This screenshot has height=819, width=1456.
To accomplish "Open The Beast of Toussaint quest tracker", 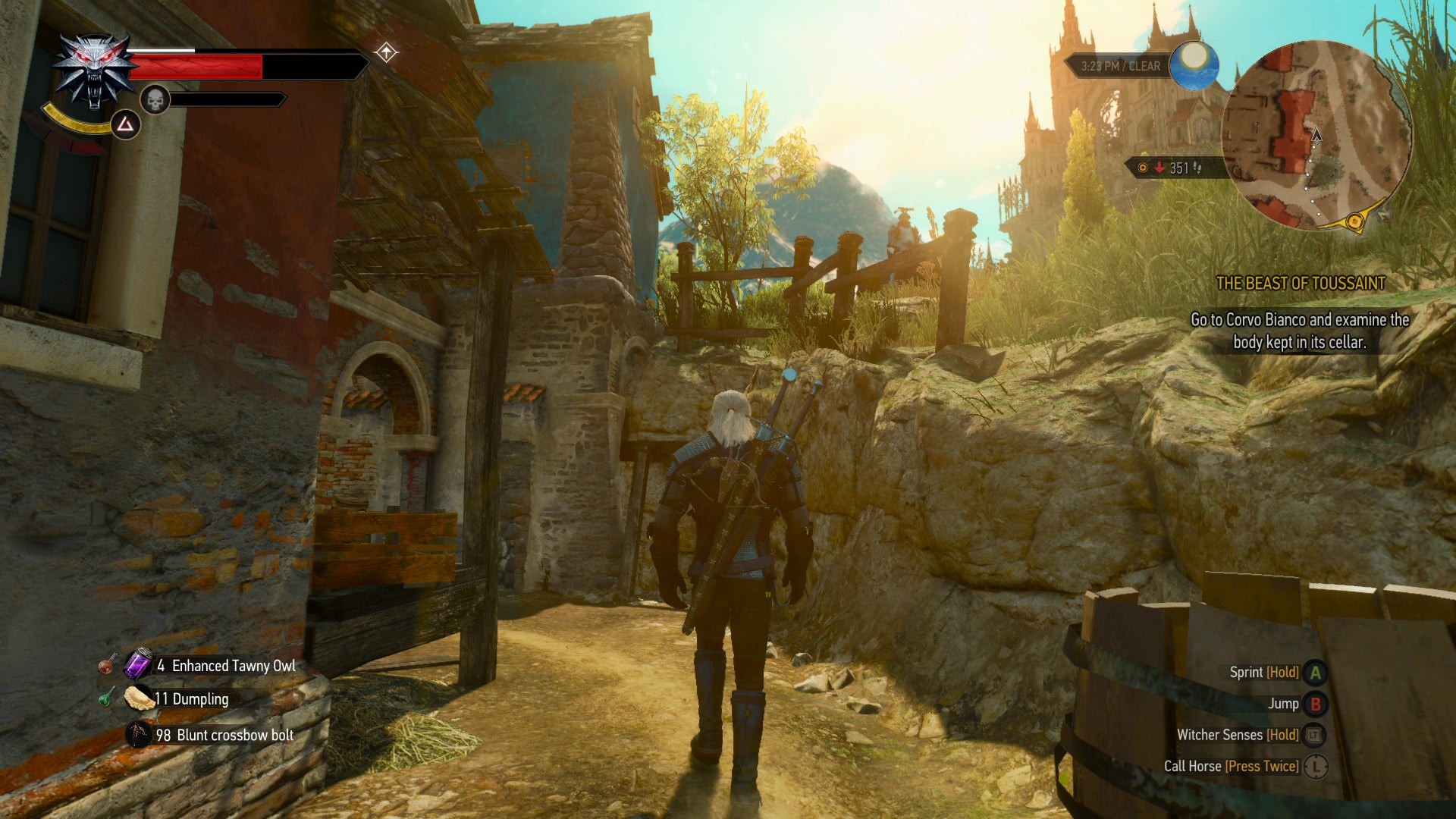I will pos(1300,284).
